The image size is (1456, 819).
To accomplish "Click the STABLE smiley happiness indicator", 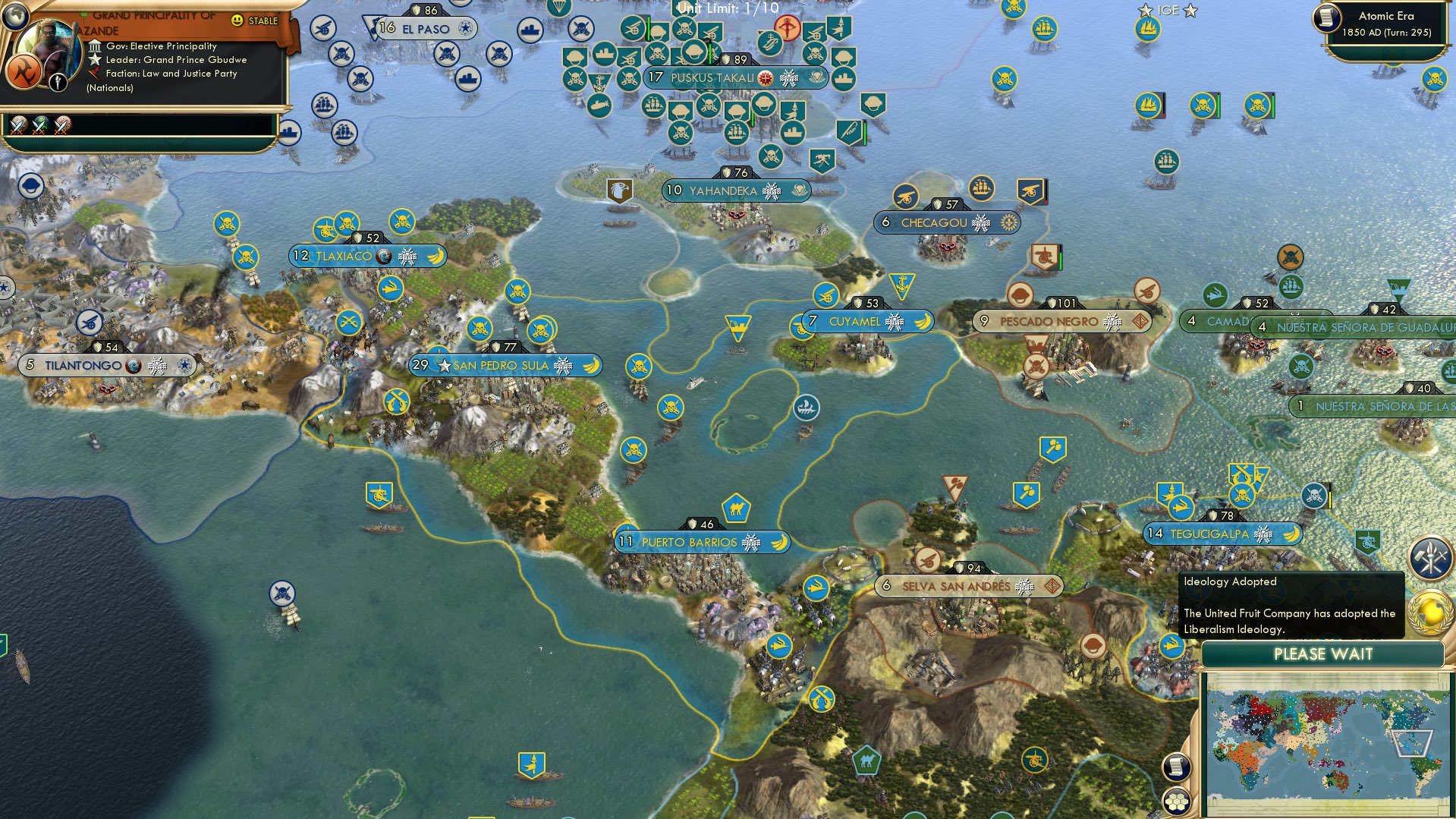I will (x=237, y=22).
